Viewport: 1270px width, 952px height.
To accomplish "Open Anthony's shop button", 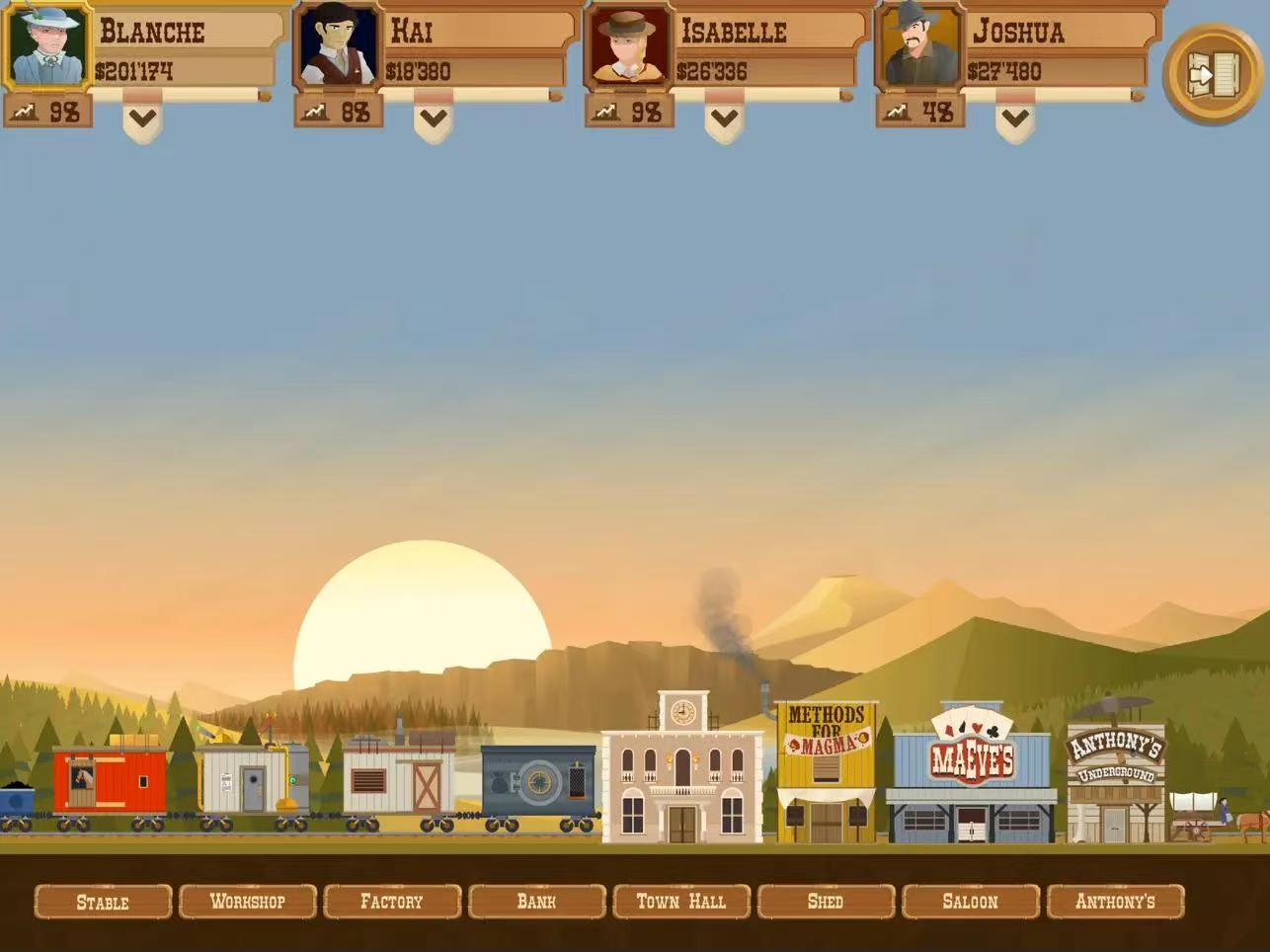I will tap(1115, 902).
